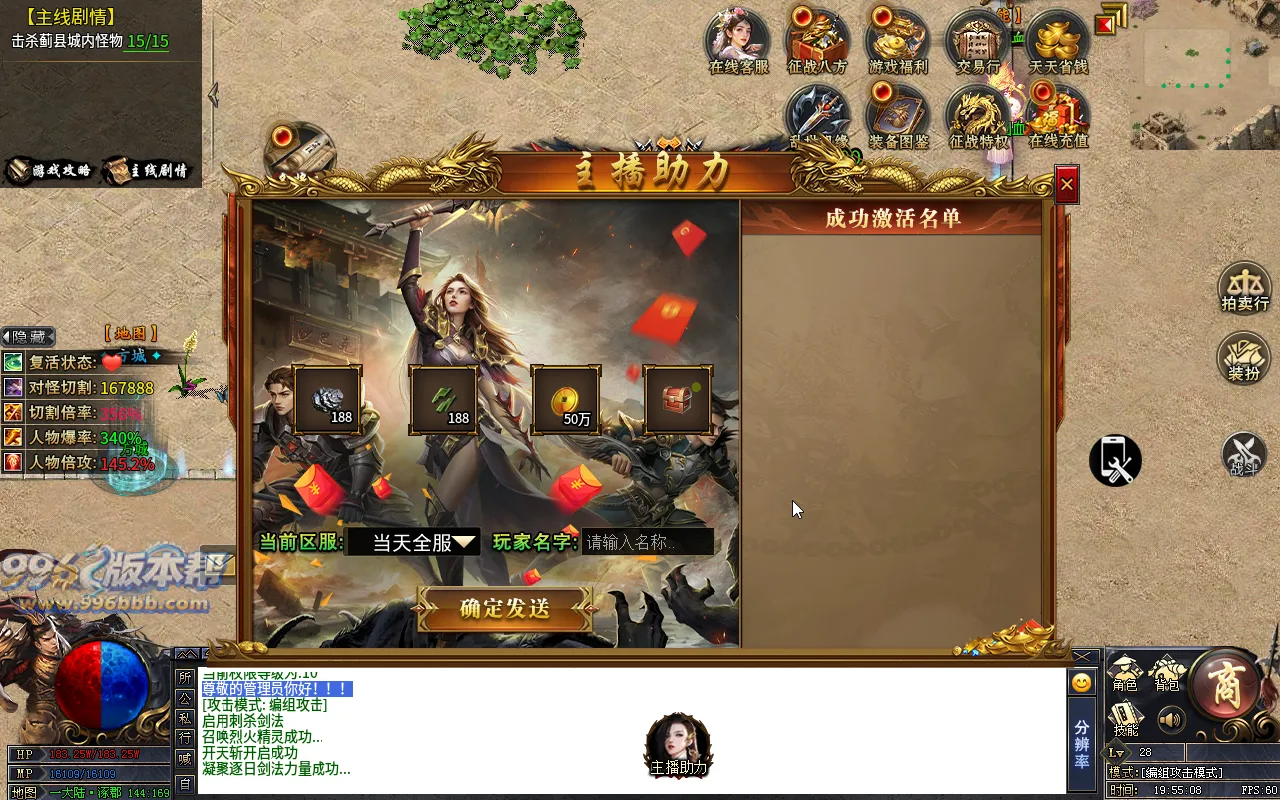
Task: Open the 装备图鉴 equipment gallery icon
Action: coord(897,113)
